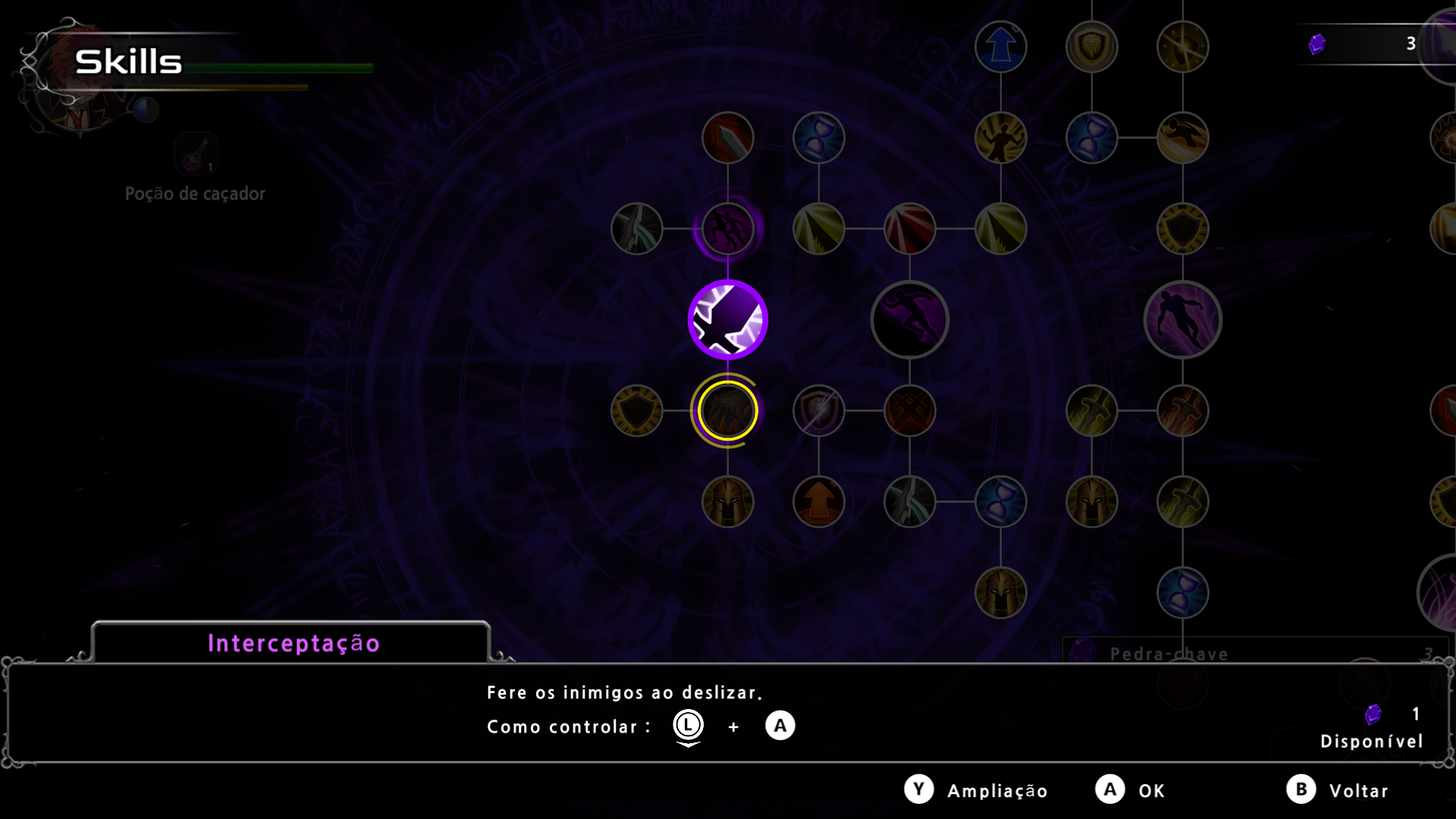Pick the lion crest shield skill
The image size is (1456, 819).
click(1091, 47)
